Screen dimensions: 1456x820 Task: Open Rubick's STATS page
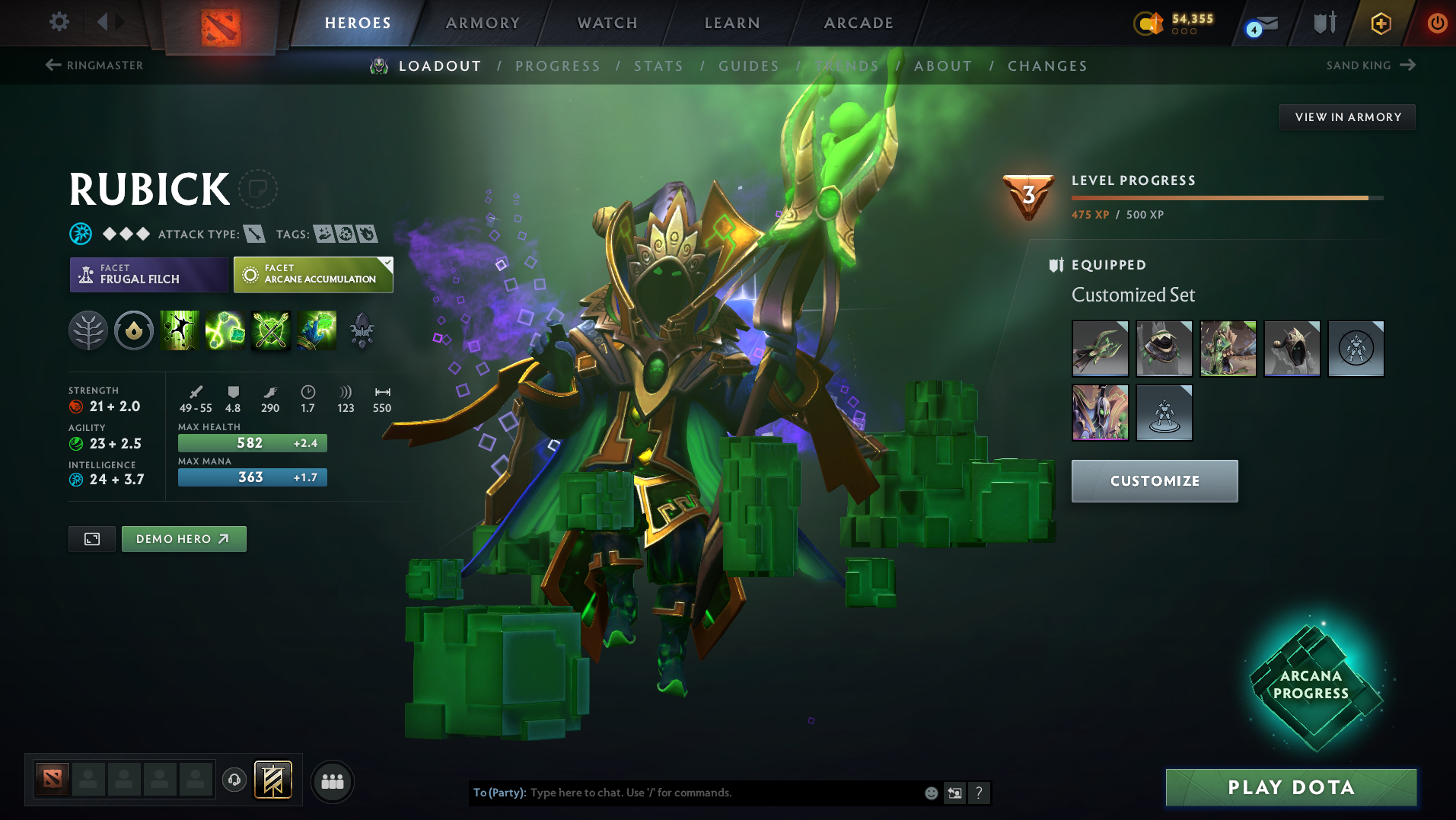pos(658,65)
